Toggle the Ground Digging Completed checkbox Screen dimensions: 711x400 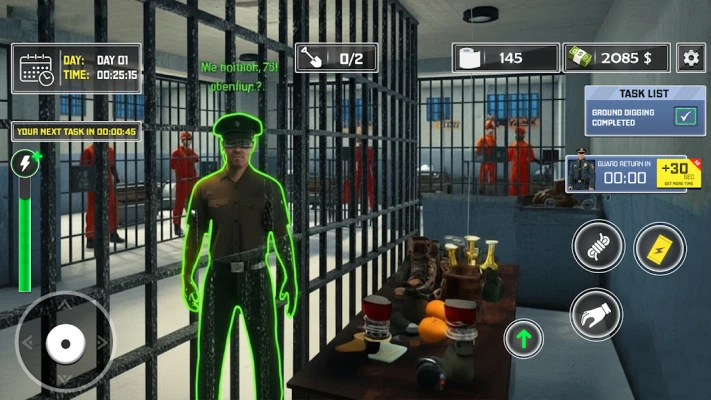(686, 116)
